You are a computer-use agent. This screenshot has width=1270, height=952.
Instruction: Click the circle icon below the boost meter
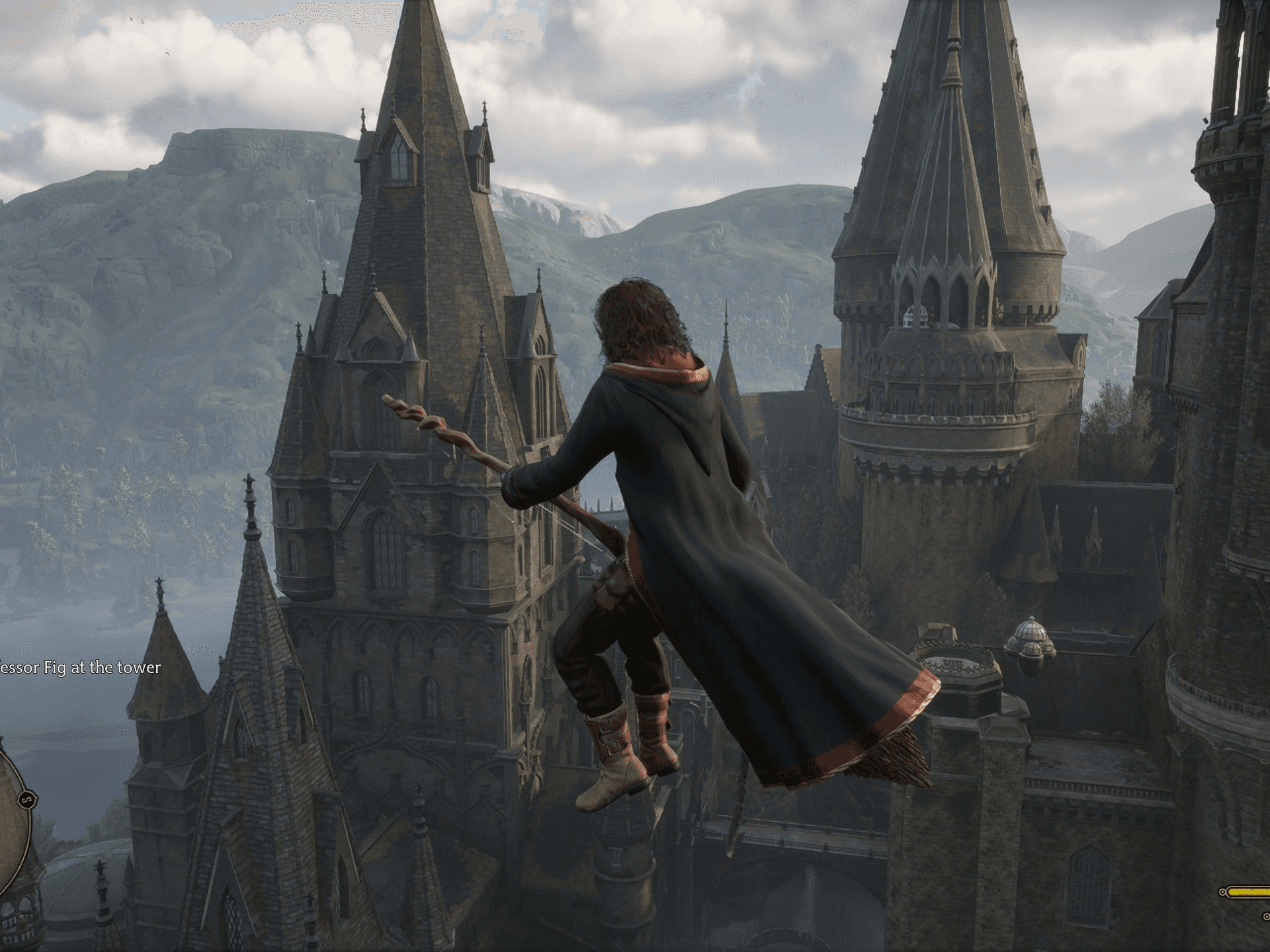(1266, 918)
